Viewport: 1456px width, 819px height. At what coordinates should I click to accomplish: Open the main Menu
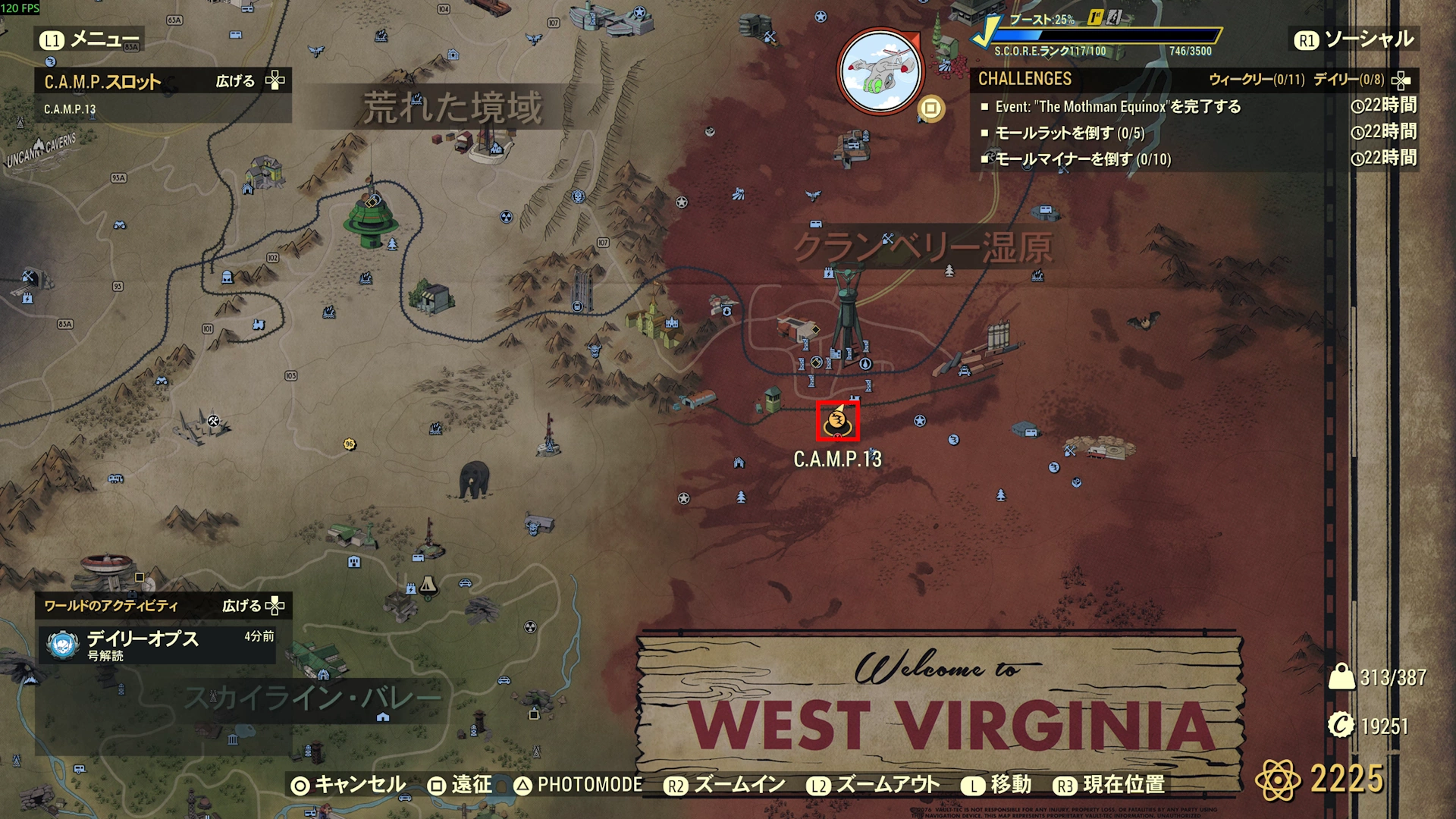90,39
